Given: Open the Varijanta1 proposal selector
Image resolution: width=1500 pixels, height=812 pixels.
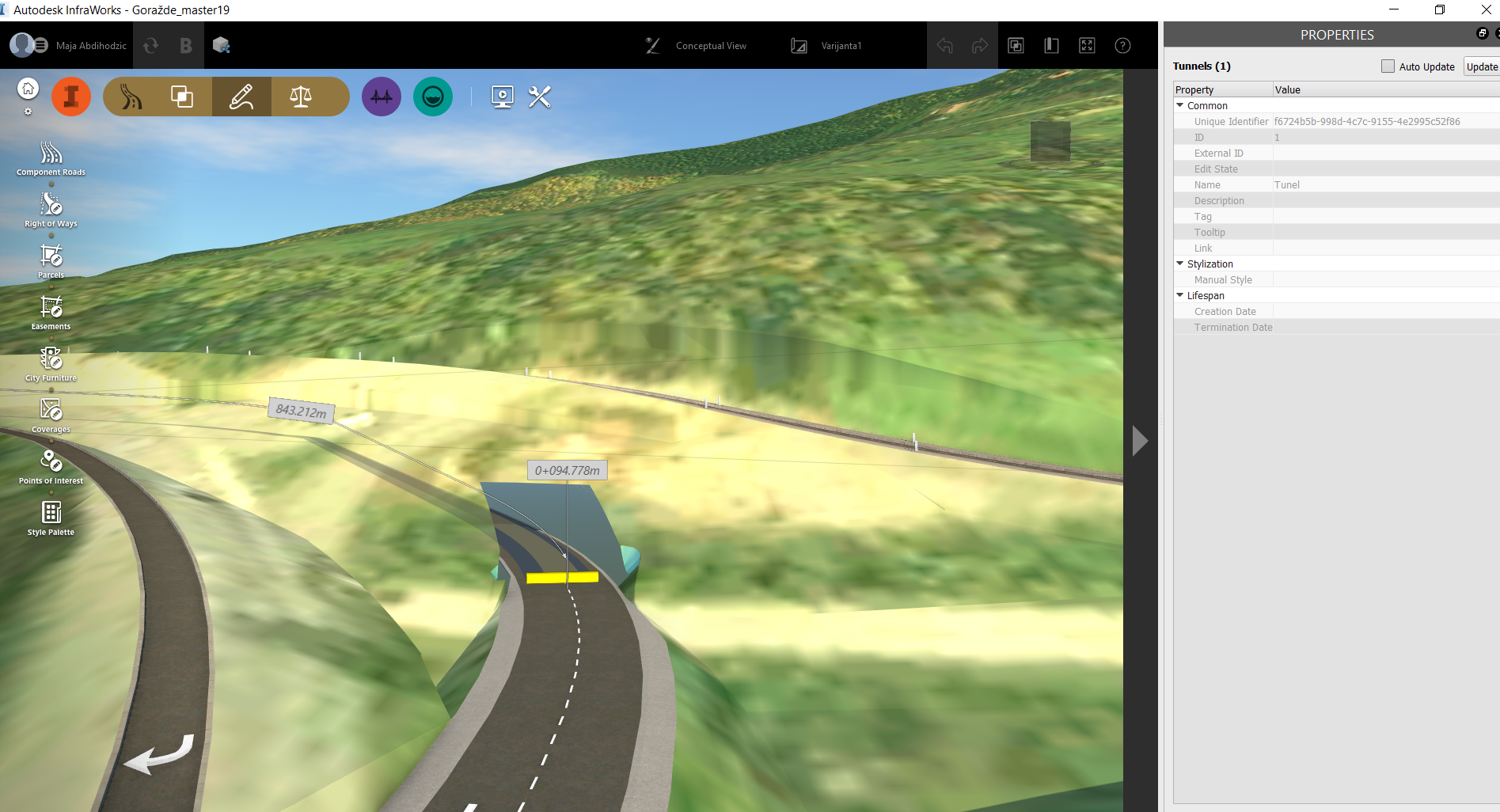Looking at the screenshot, I should coord(841,45).
